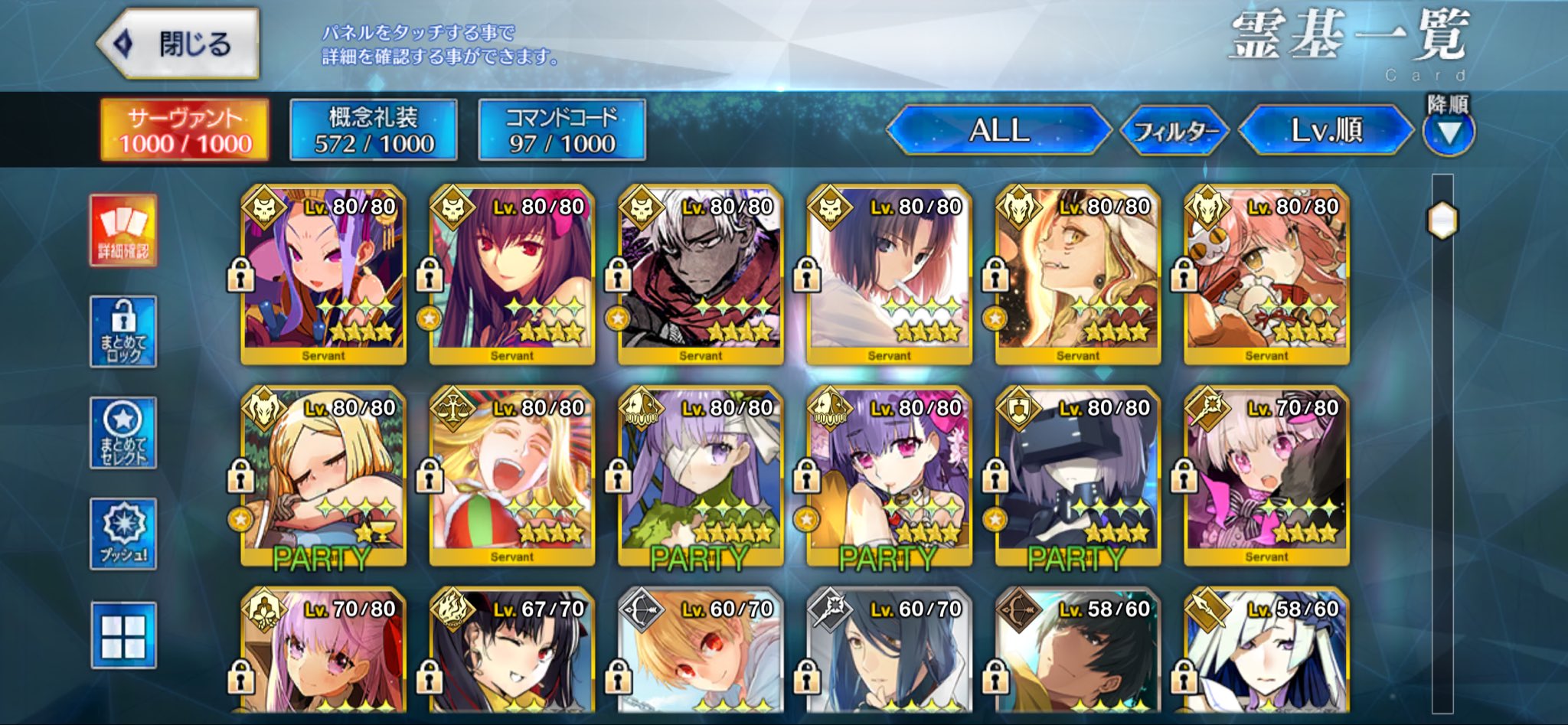Select the purple-haired eyepatch servant in PARTY

[700, 475]
